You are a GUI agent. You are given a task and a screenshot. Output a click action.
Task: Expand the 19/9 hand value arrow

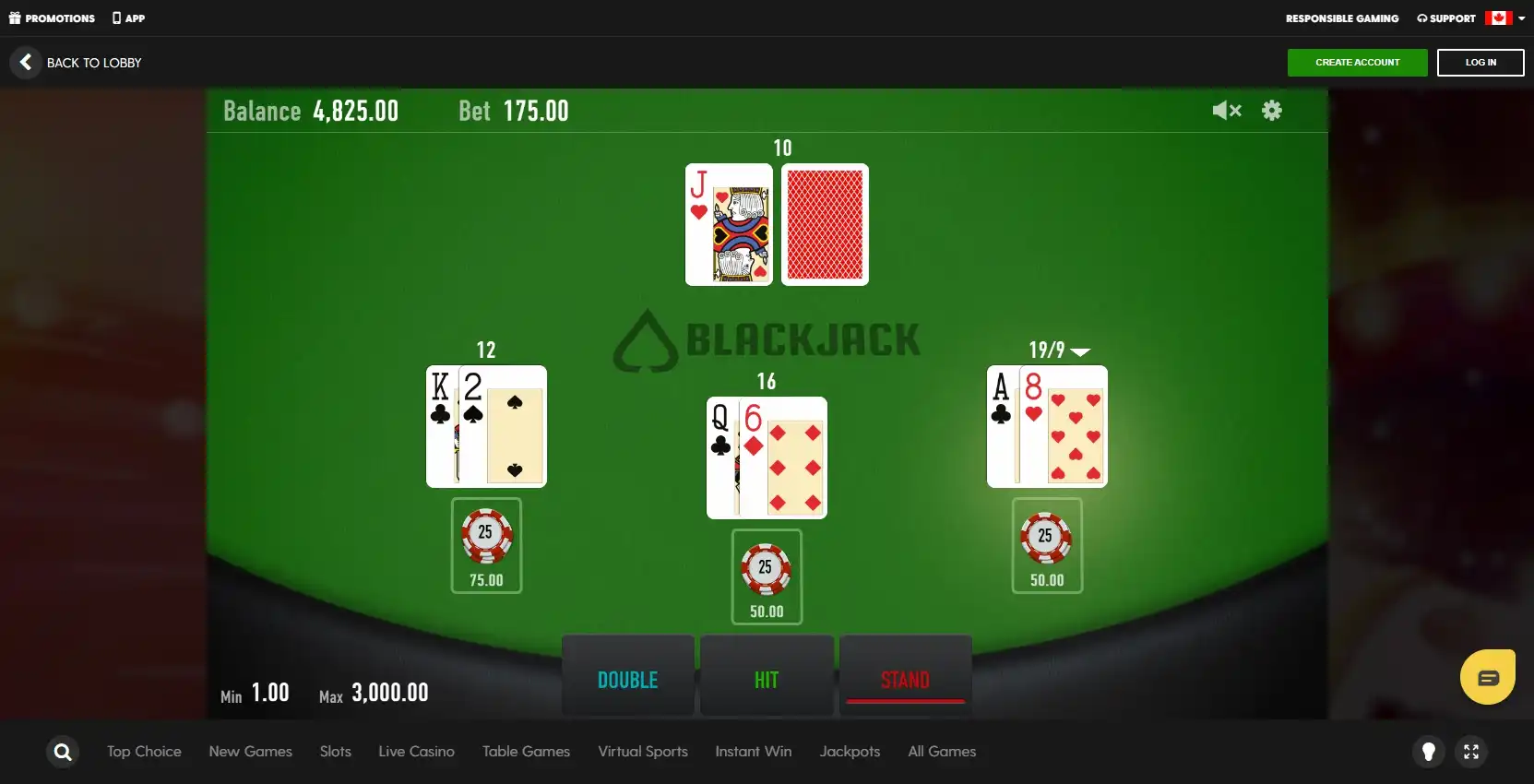coord(1081,351)
